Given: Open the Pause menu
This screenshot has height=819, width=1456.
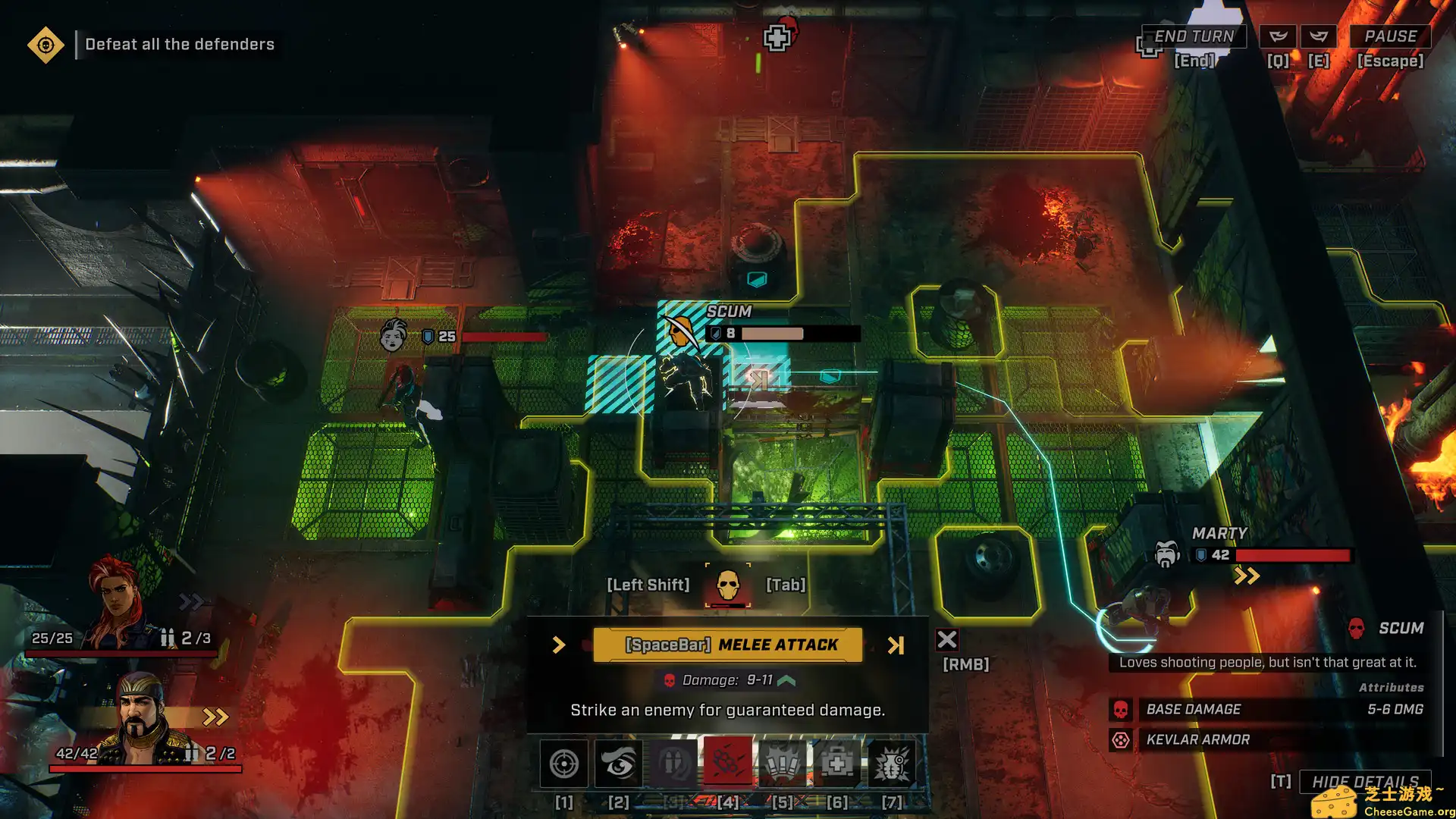Looking at the screenshot, I should (1390, 36).
